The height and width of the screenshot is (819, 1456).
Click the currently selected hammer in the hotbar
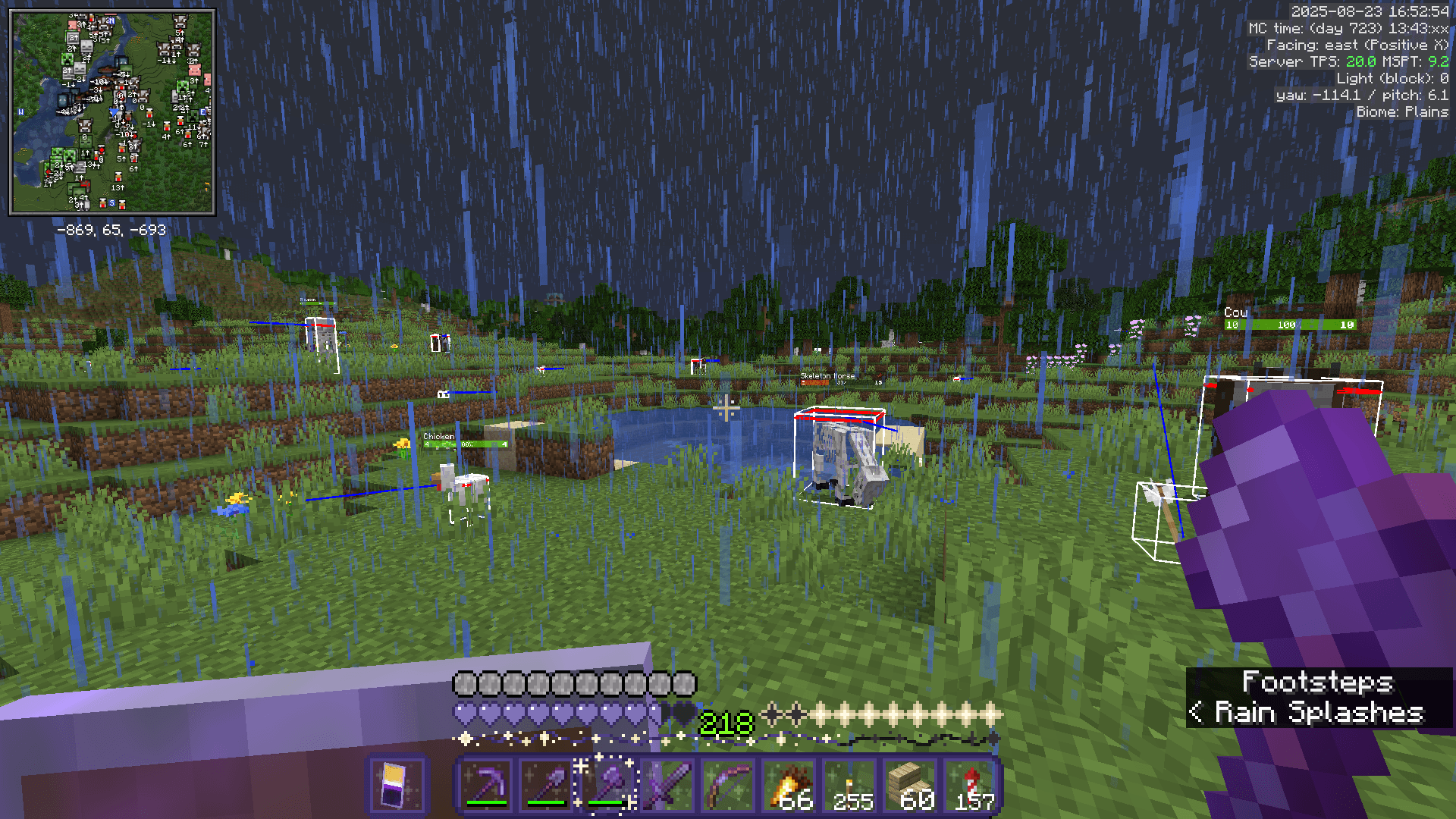coord(607,783)
